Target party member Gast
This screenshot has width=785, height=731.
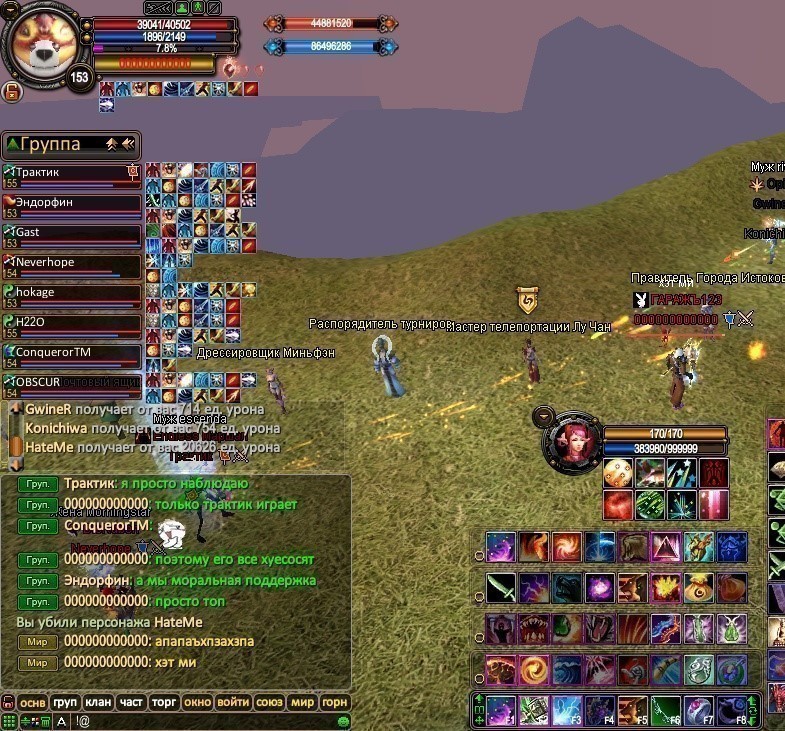[72, 233]
